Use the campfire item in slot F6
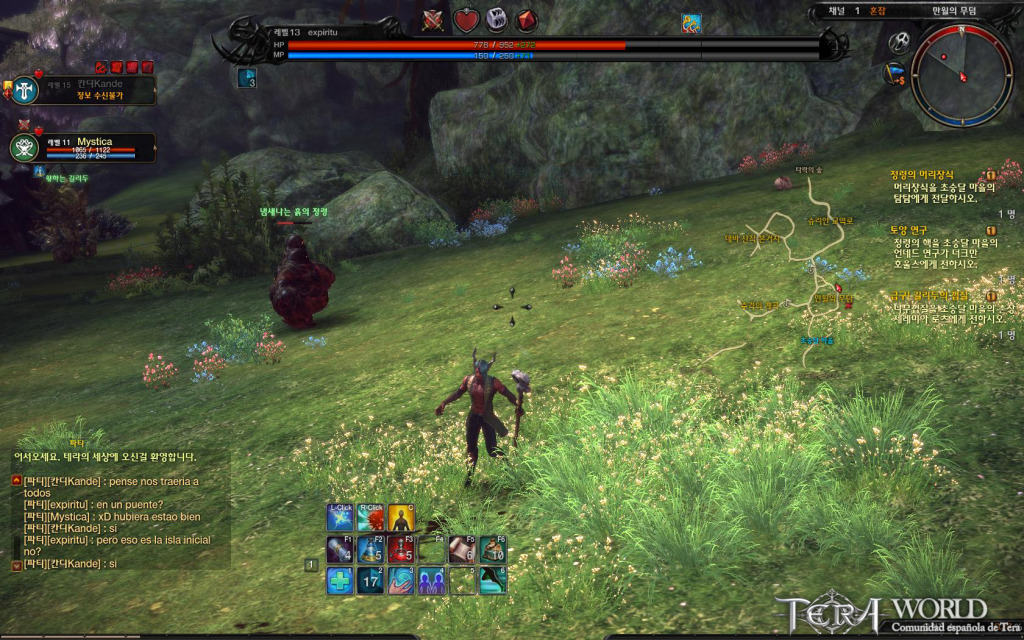Image resolution: width=1024 pixels, height=640 pixels. (493, 549)
